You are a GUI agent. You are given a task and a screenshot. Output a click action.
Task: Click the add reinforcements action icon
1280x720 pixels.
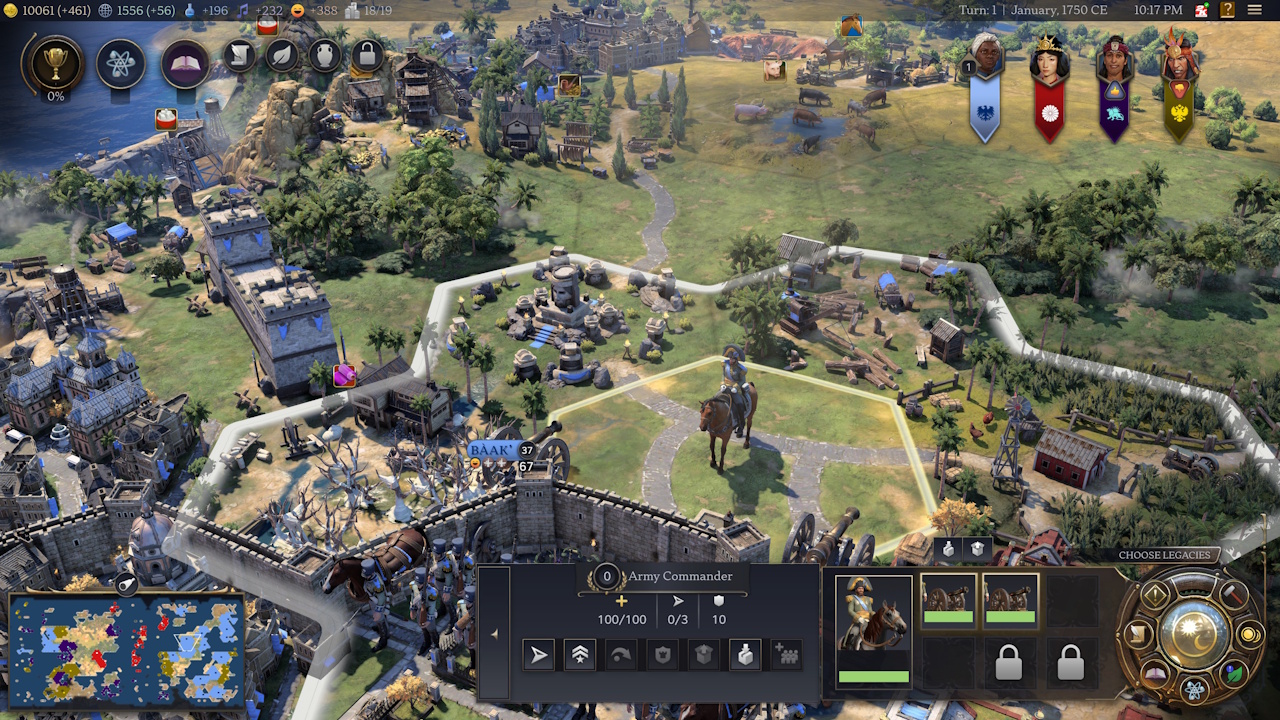point(787,655)
